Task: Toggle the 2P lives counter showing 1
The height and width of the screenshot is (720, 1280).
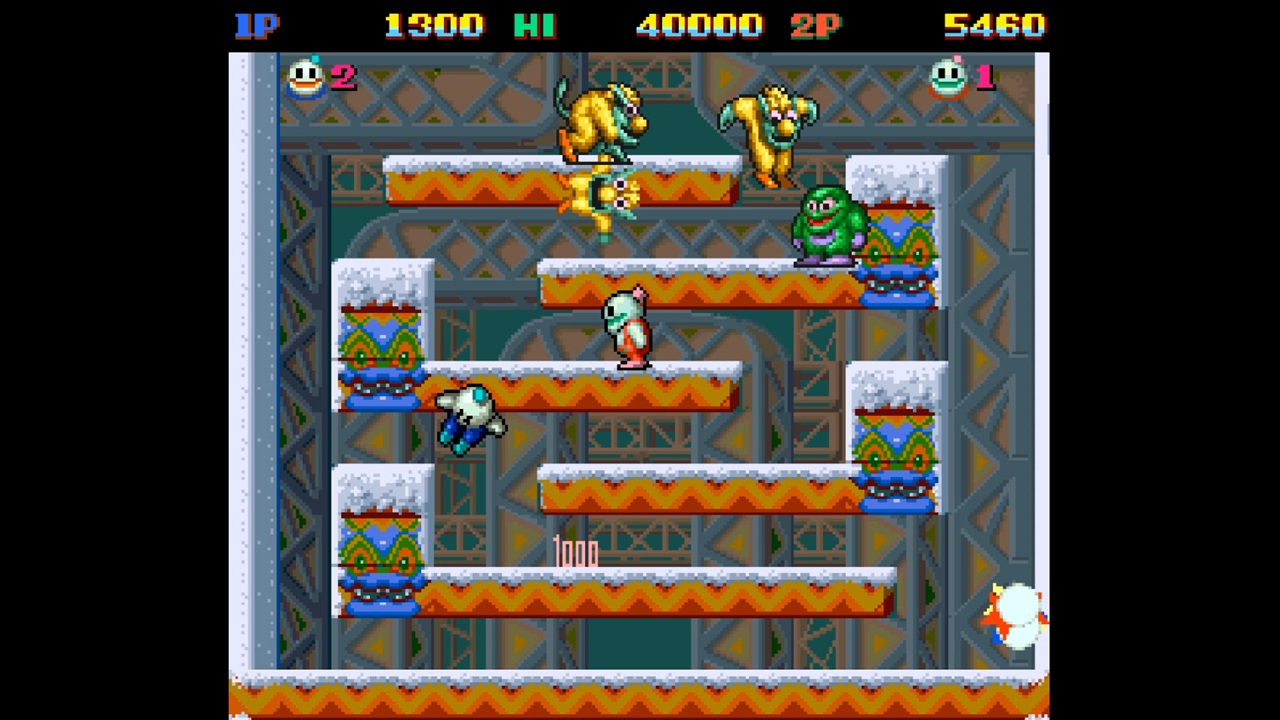Action: pyautogui.click(x=985, y=78)
